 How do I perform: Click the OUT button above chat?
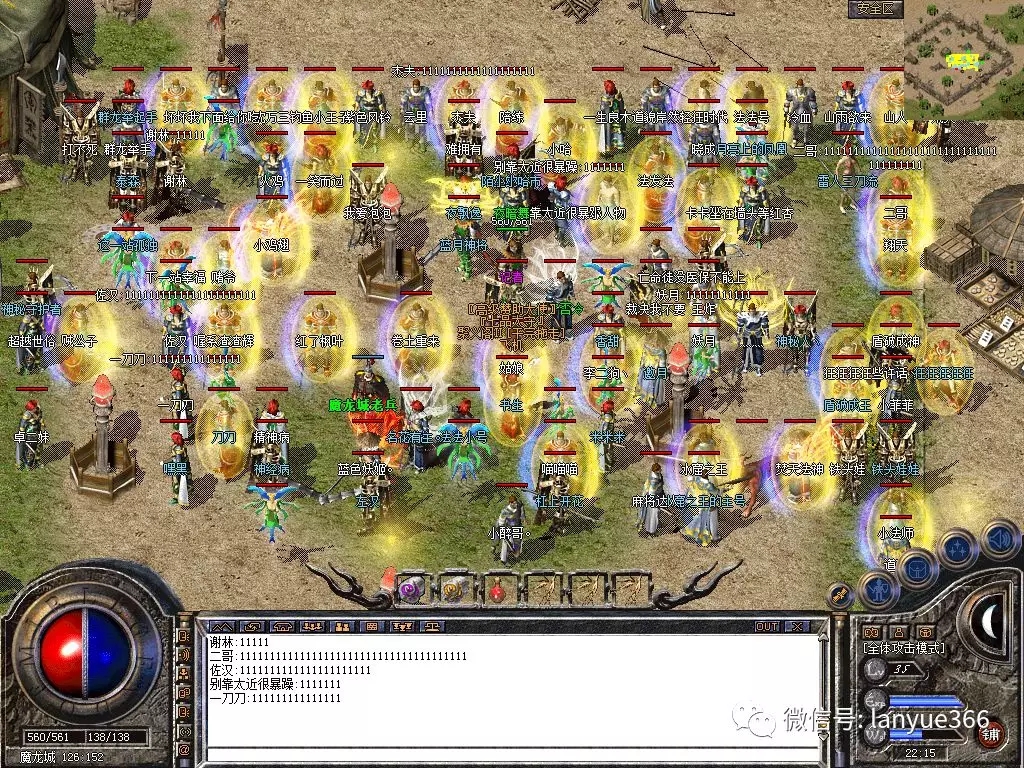click(x=767, y=626)
